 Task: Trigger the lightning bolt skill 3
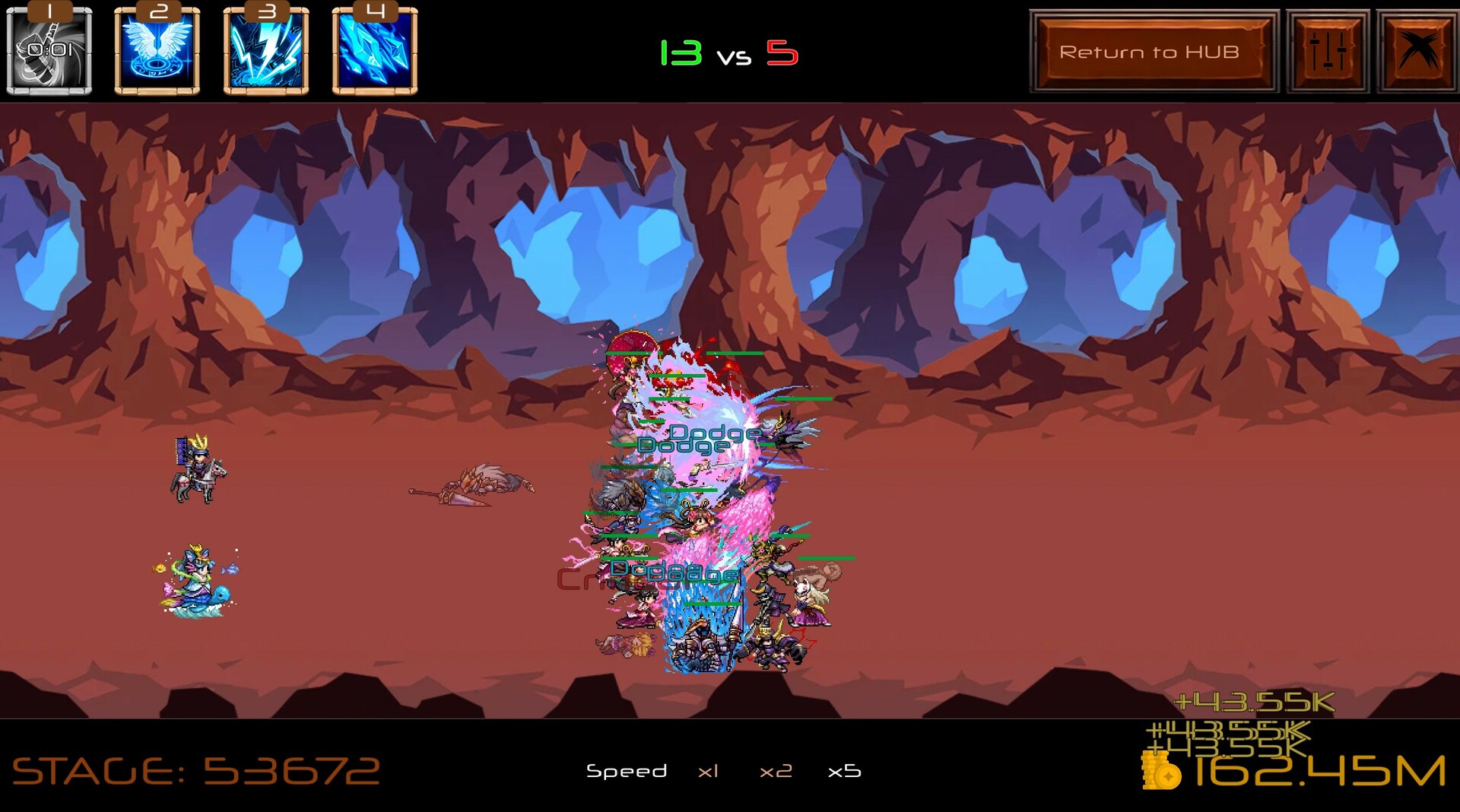pyautogui.click(x=265, y=52)
